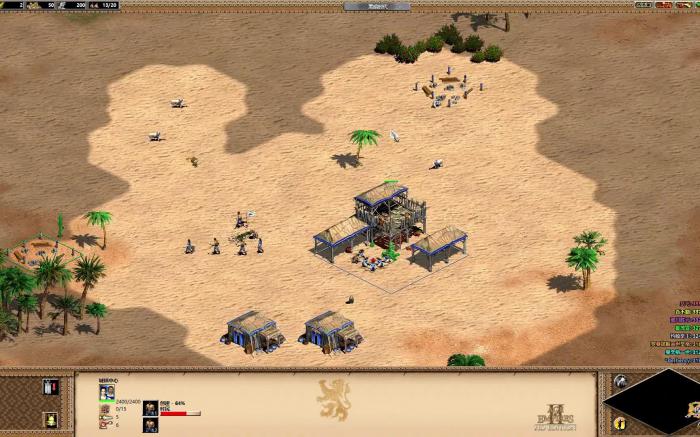The width and height of the screenshot is (700, 437).
Task: Click the Town Center bell button
Action: (x=50, y=420)
